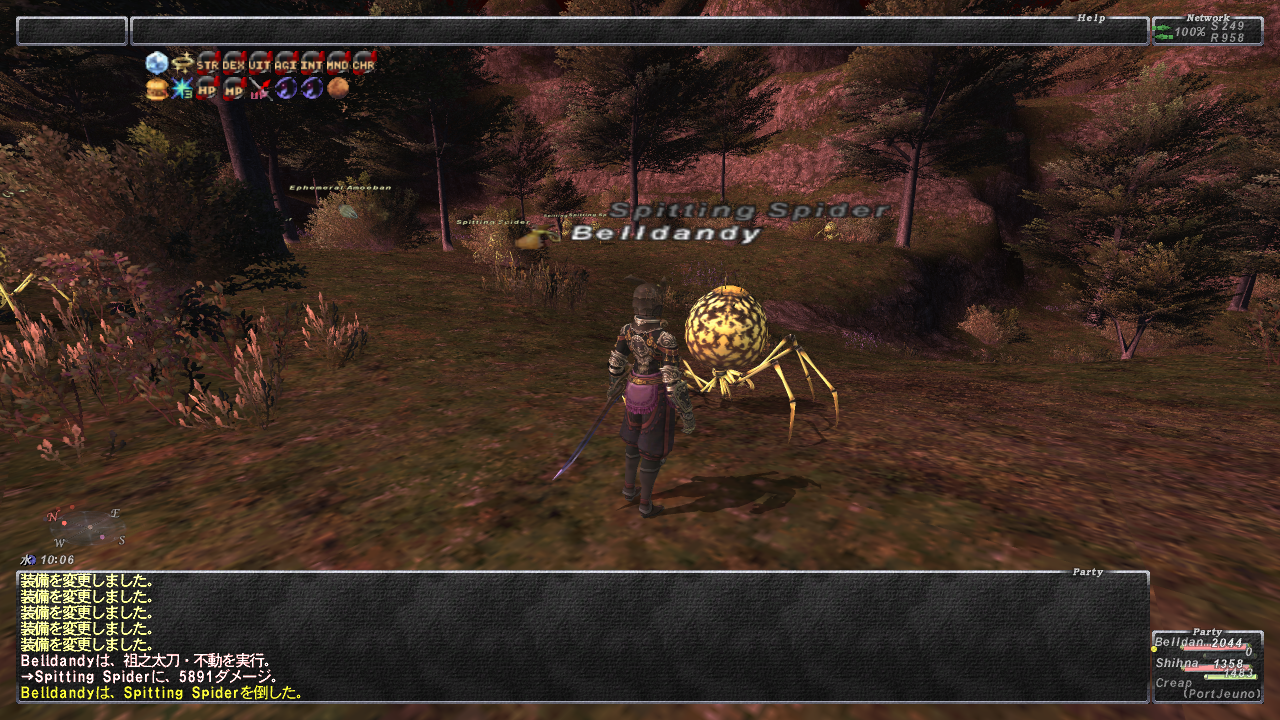1280x720 pixels.
Task: Inspect the AGI down status icon
Action: coord(286,64)
